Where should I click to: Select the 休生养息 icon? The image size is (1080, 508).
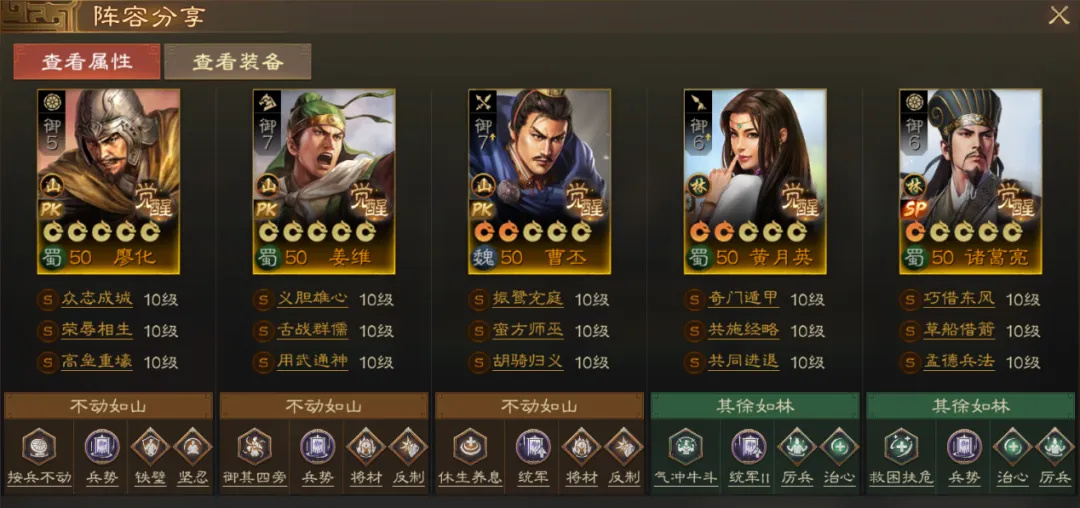click(470, 445)
